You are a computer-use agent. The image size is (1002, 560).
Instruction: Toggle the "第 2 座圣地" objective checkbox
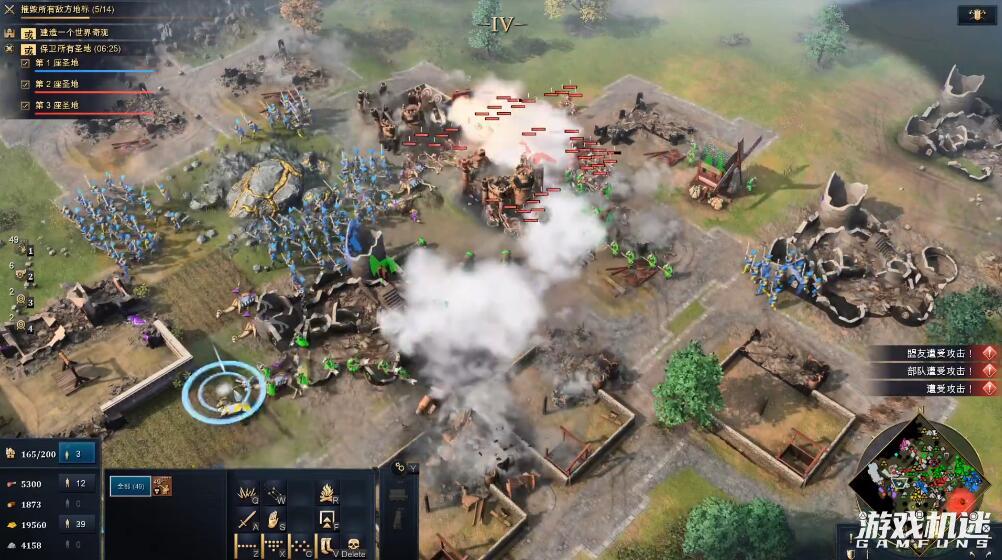click(x=26, y=84)
